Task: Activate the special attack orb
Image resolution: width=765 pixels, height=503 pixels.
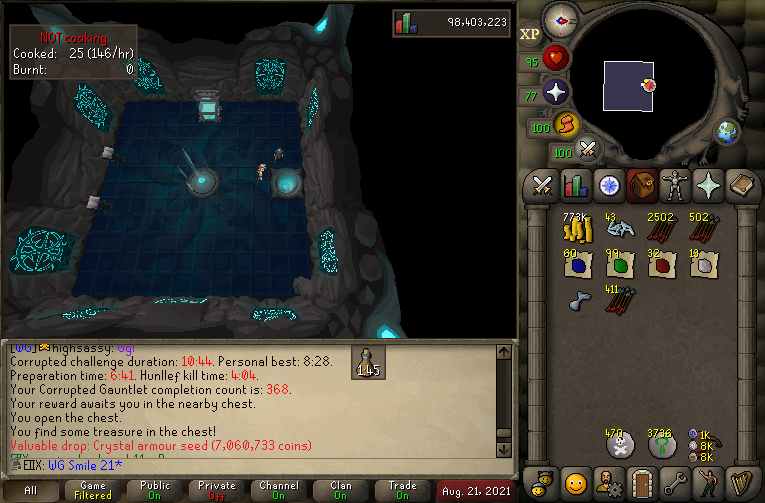Action: pos(588,149)
